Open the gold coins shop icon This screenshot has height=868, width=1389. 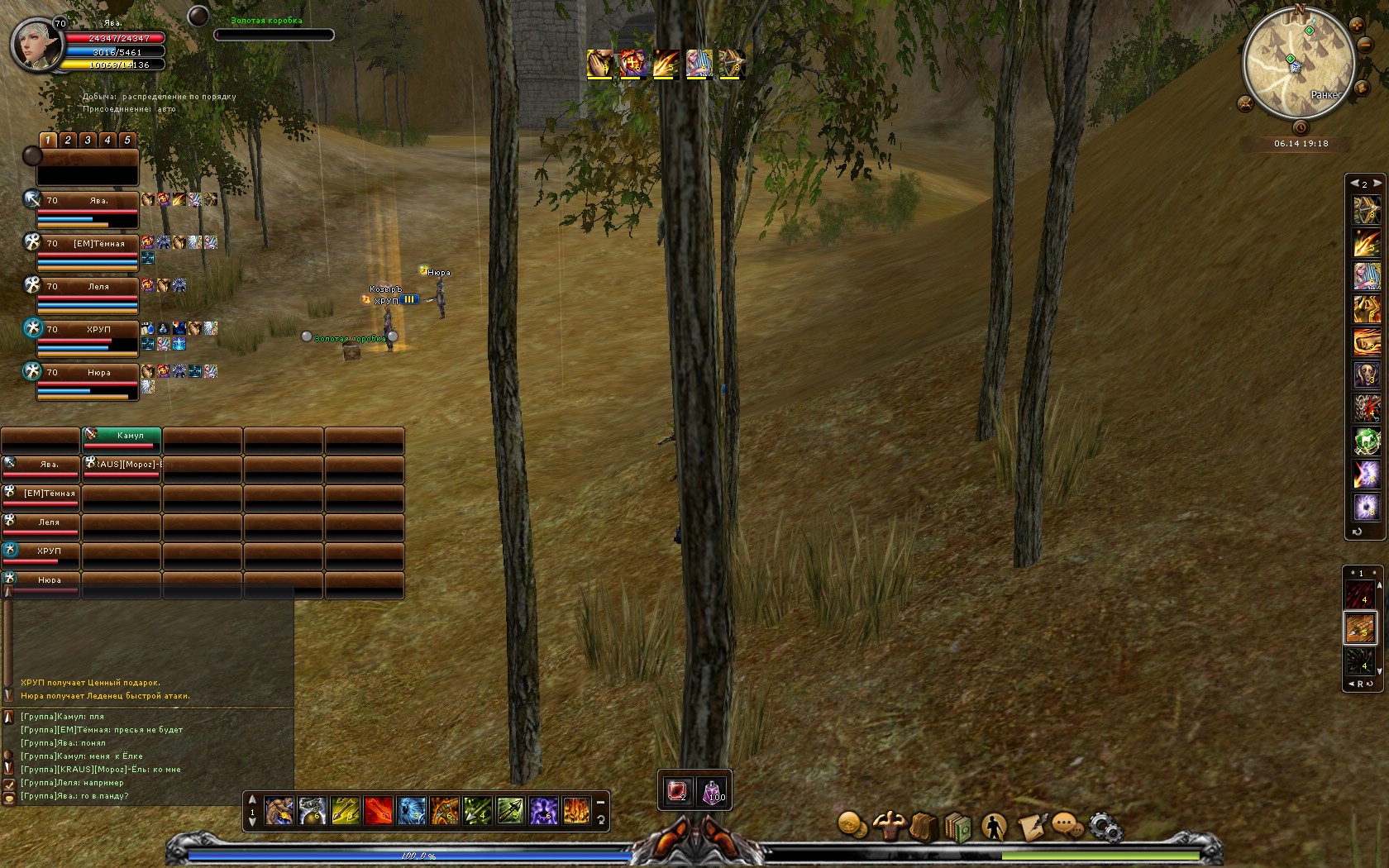point(852,825)
